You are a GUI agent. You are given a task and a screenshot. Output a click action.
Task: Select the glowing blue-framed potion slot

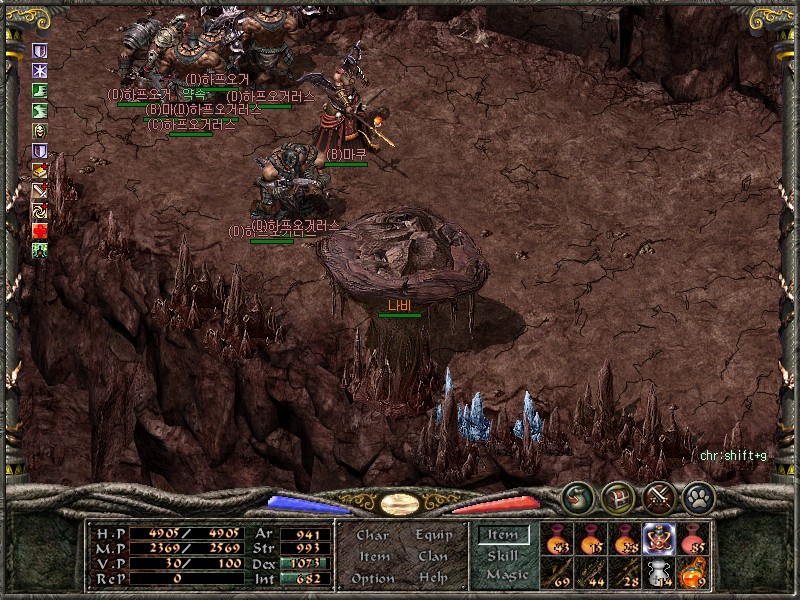(658, 539)
